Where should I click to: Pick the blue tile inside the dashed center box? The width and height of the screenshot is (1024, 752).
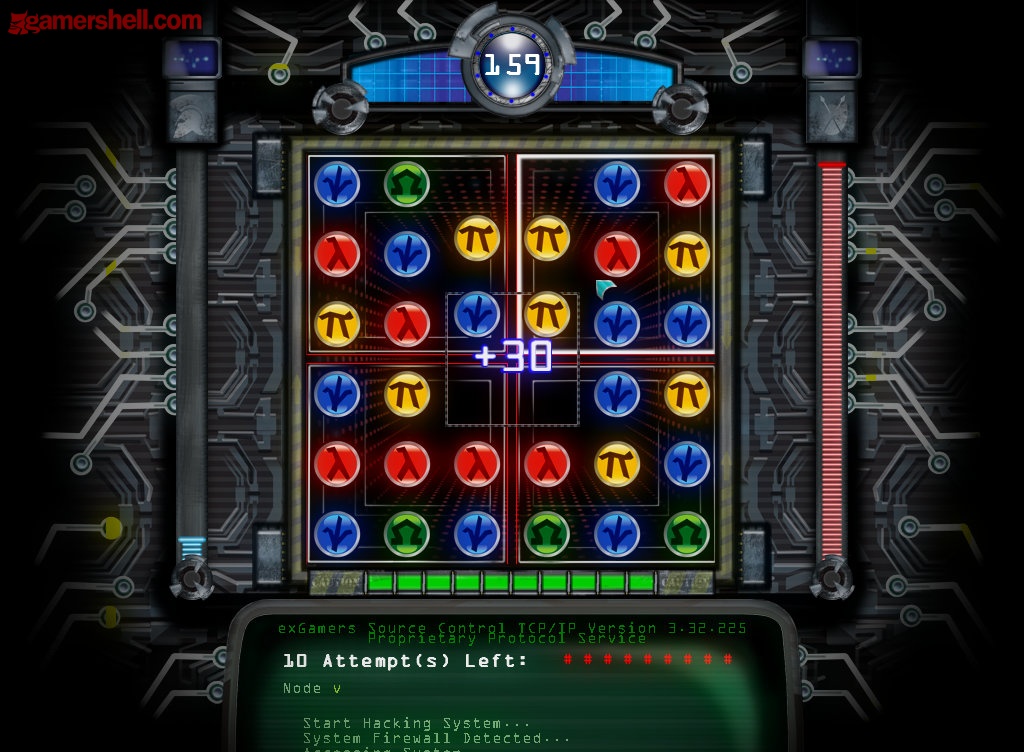point(477,314)
